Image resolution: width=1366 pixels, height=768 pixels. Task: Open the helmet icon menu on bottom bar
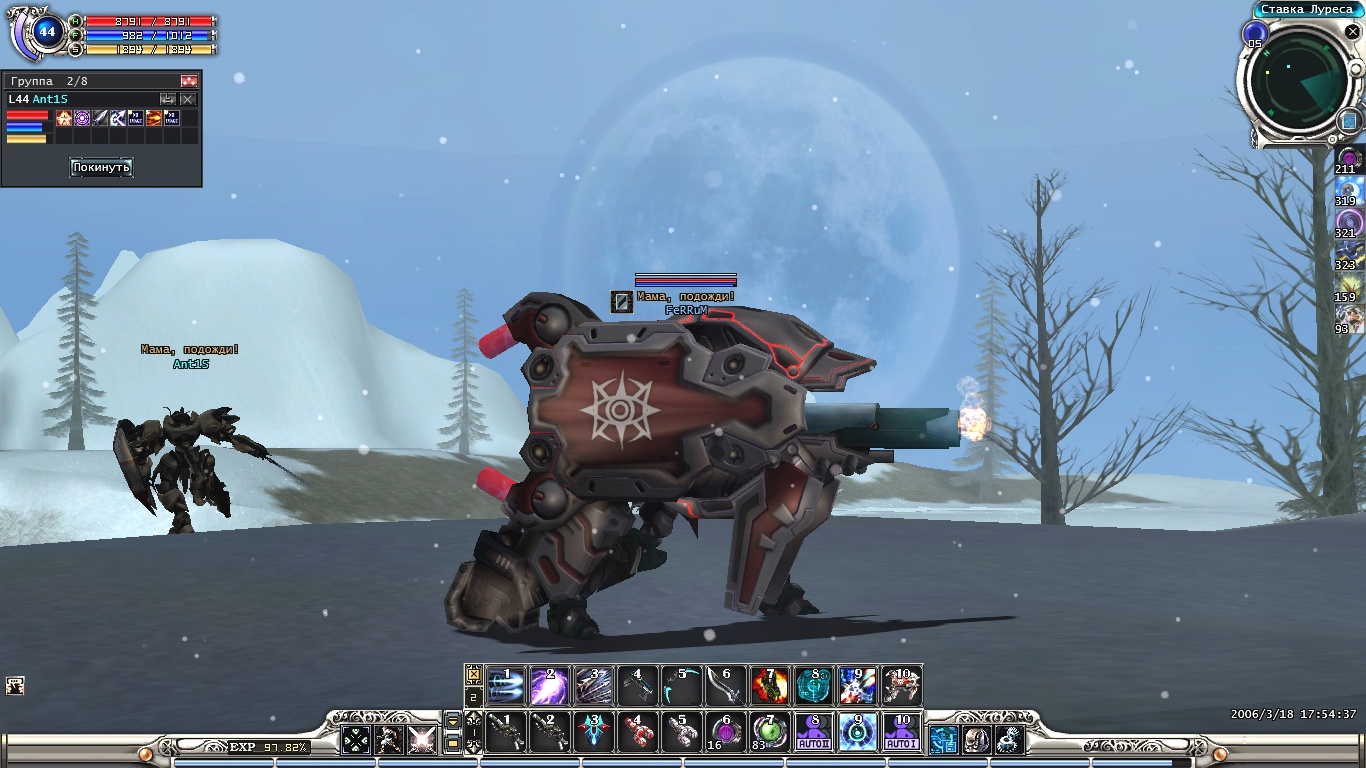[976, 740]
